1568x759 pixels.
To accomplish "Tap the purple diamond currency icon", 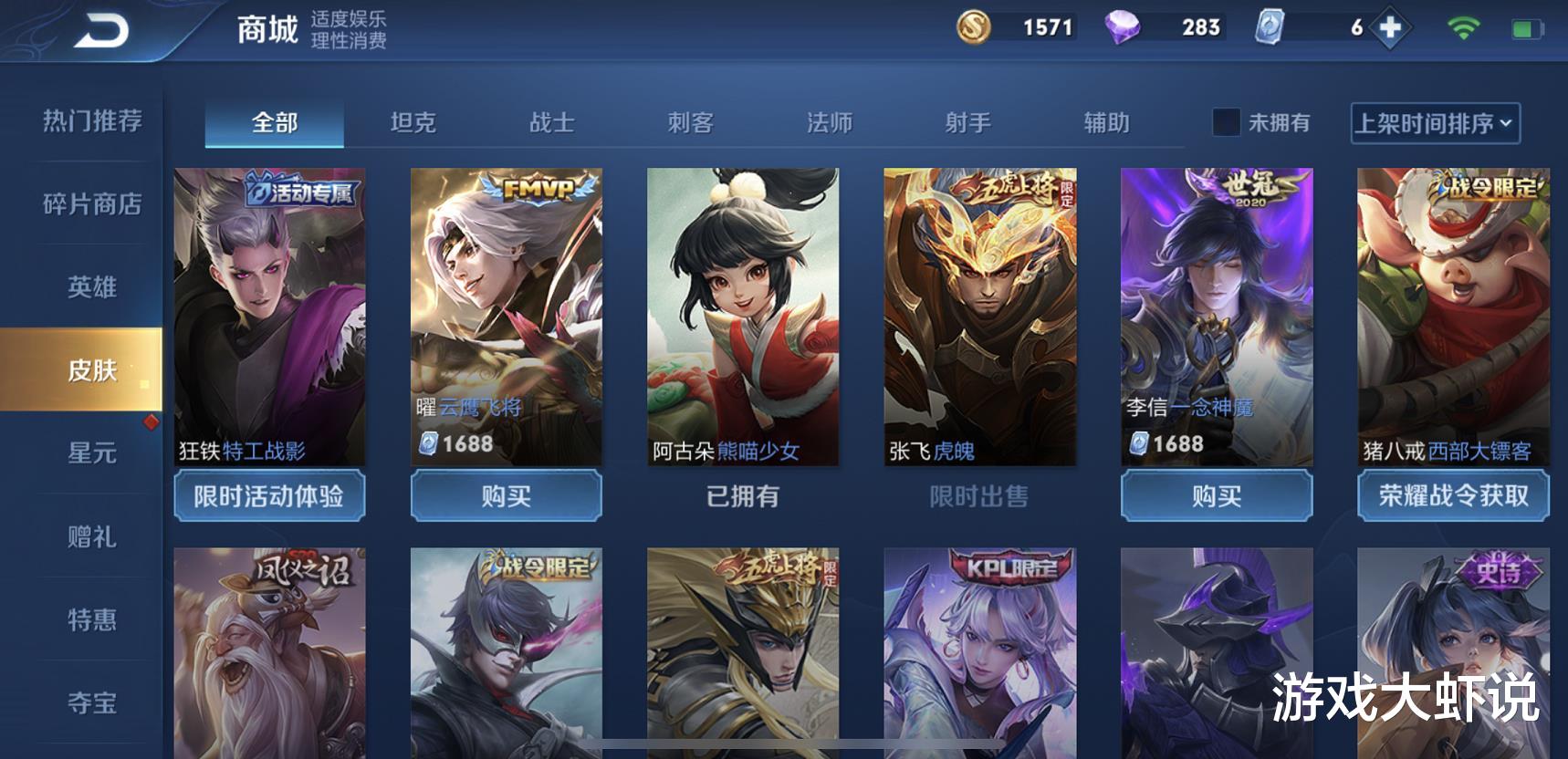I will (1126, 28).
